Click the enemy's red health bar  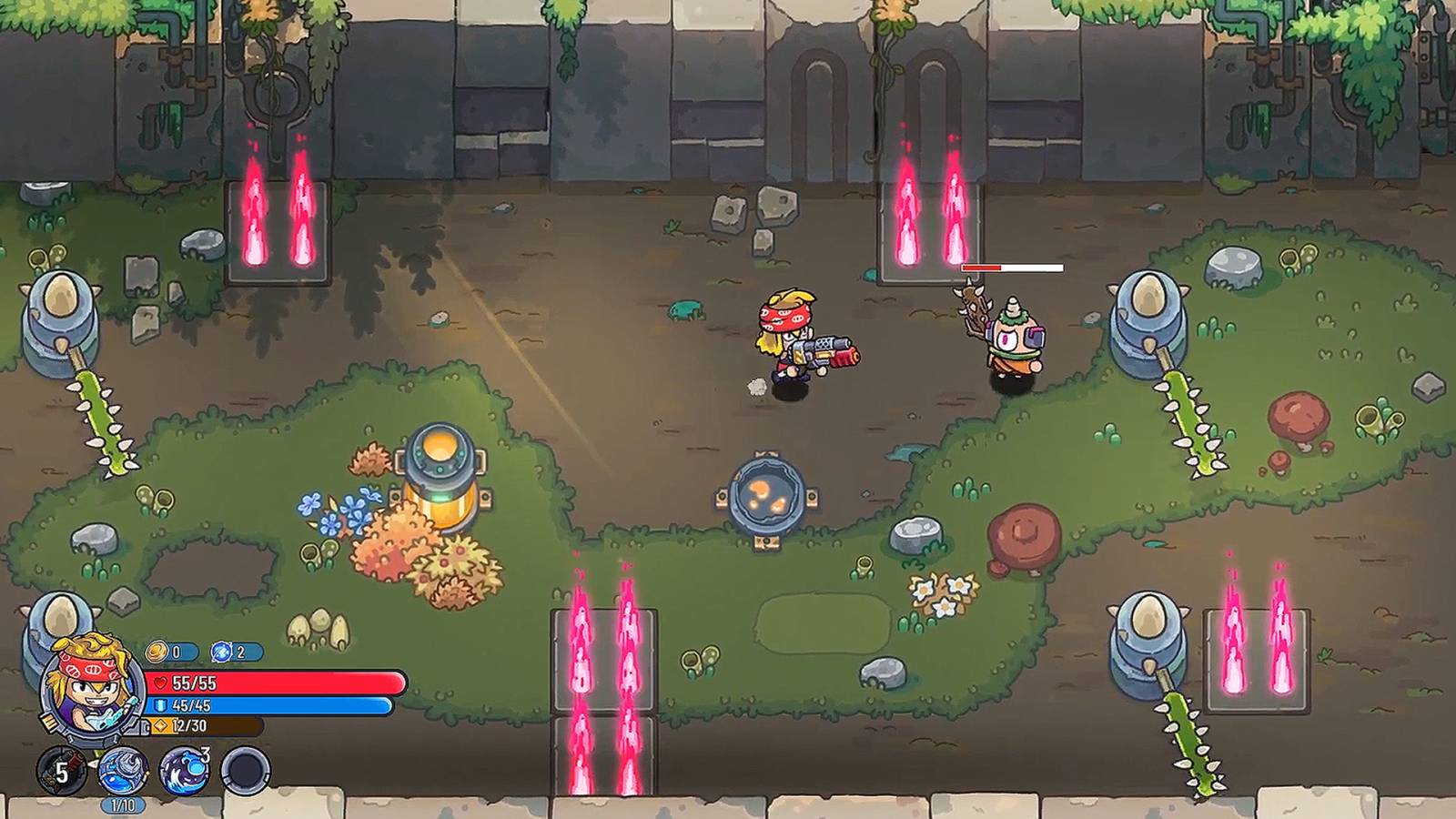[x=1010, y=268]
